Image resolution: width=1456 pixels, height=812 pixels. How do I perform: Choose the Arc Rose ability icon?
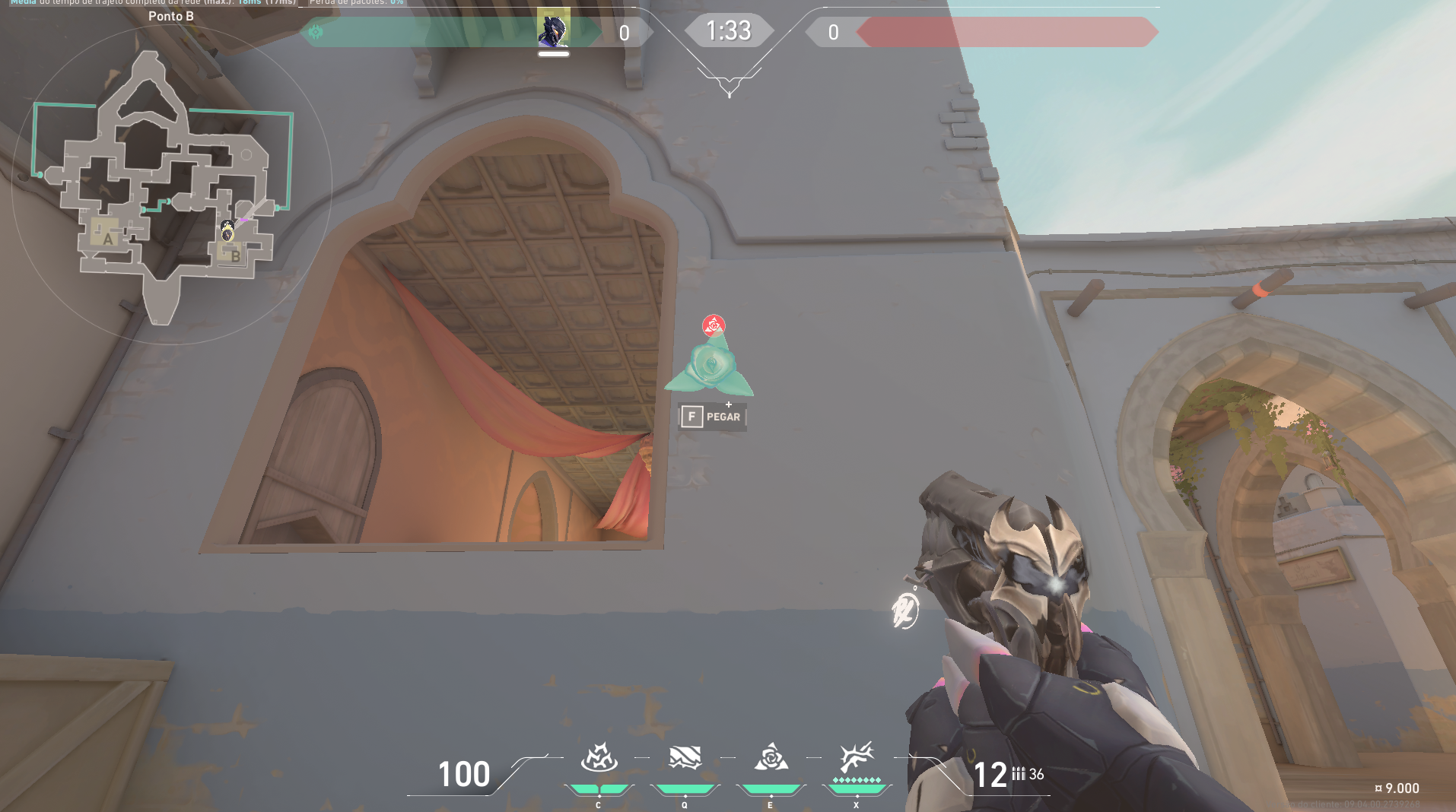tap(771, 758)
